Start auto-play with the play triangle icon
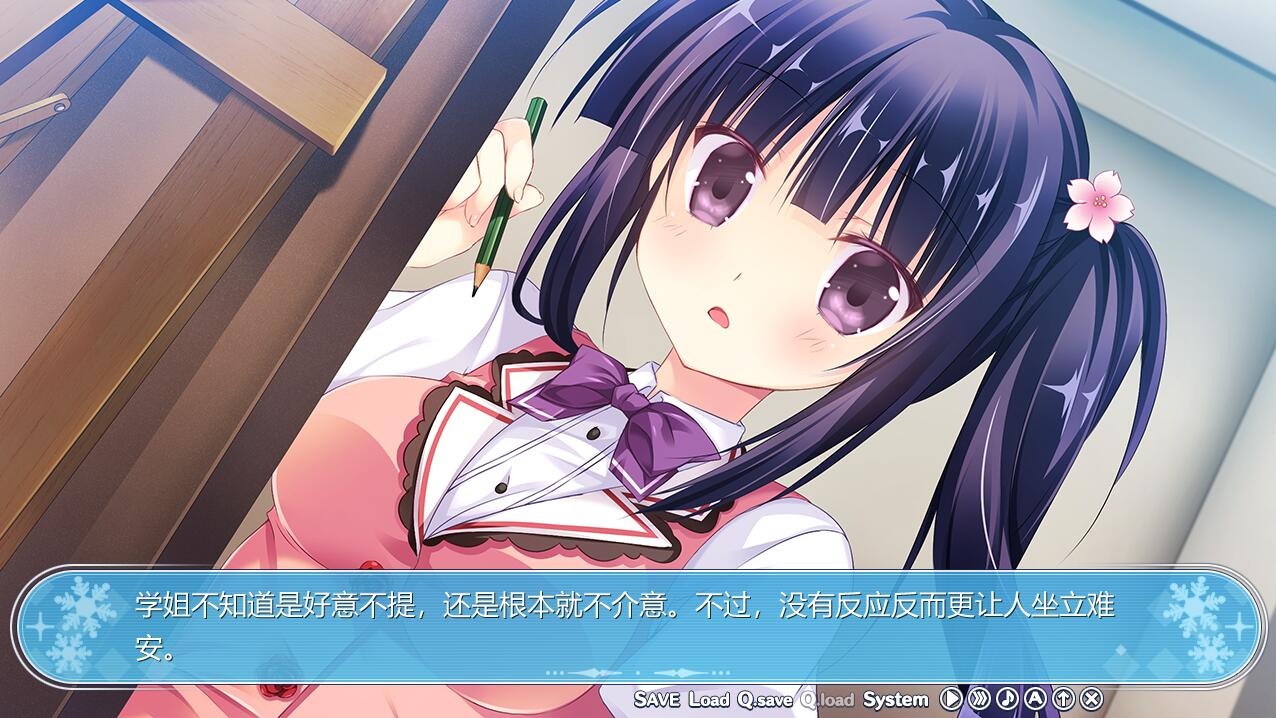1276x718 pixels. click(951, 698)
